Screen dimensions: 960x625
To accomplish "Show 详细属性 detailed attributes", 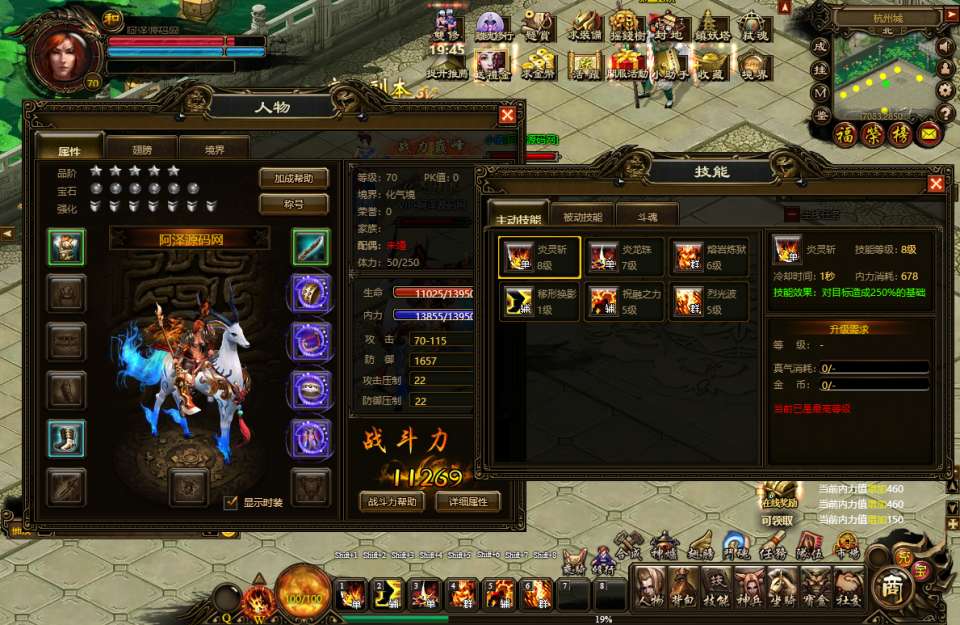I will [467, 502].
